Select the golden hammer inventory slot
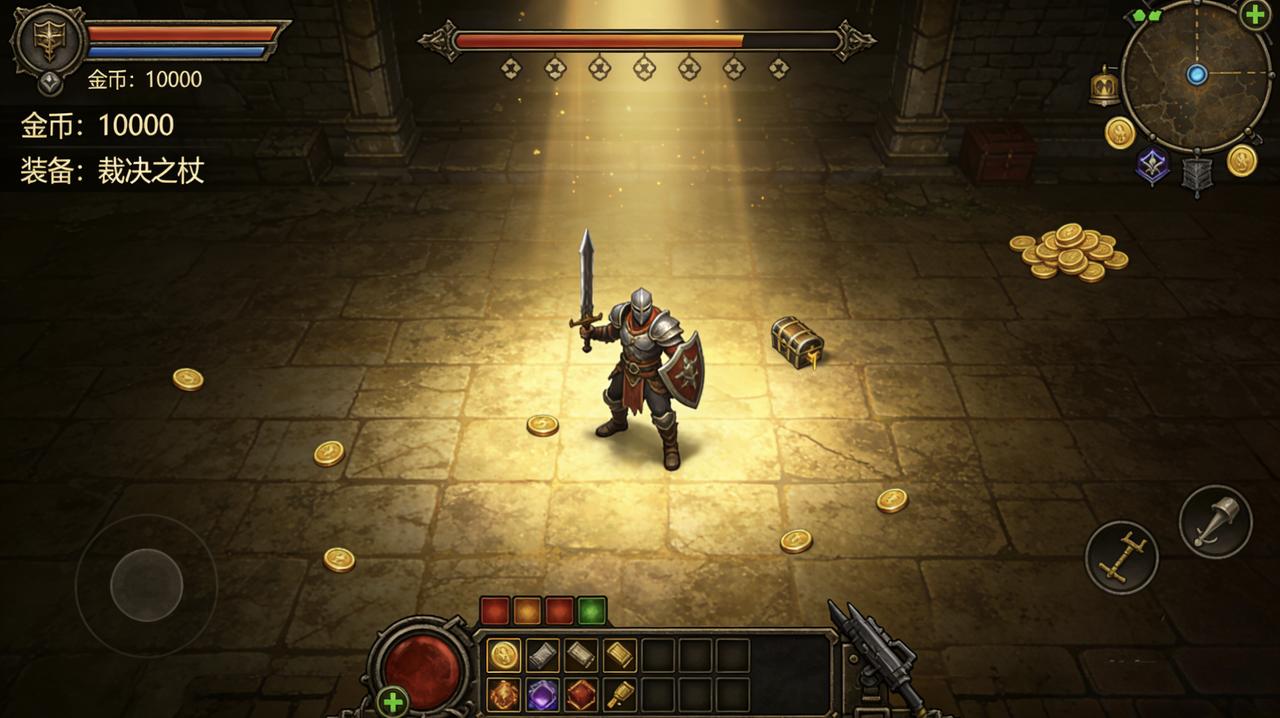Screen dimensions: 1280x718 620,694
